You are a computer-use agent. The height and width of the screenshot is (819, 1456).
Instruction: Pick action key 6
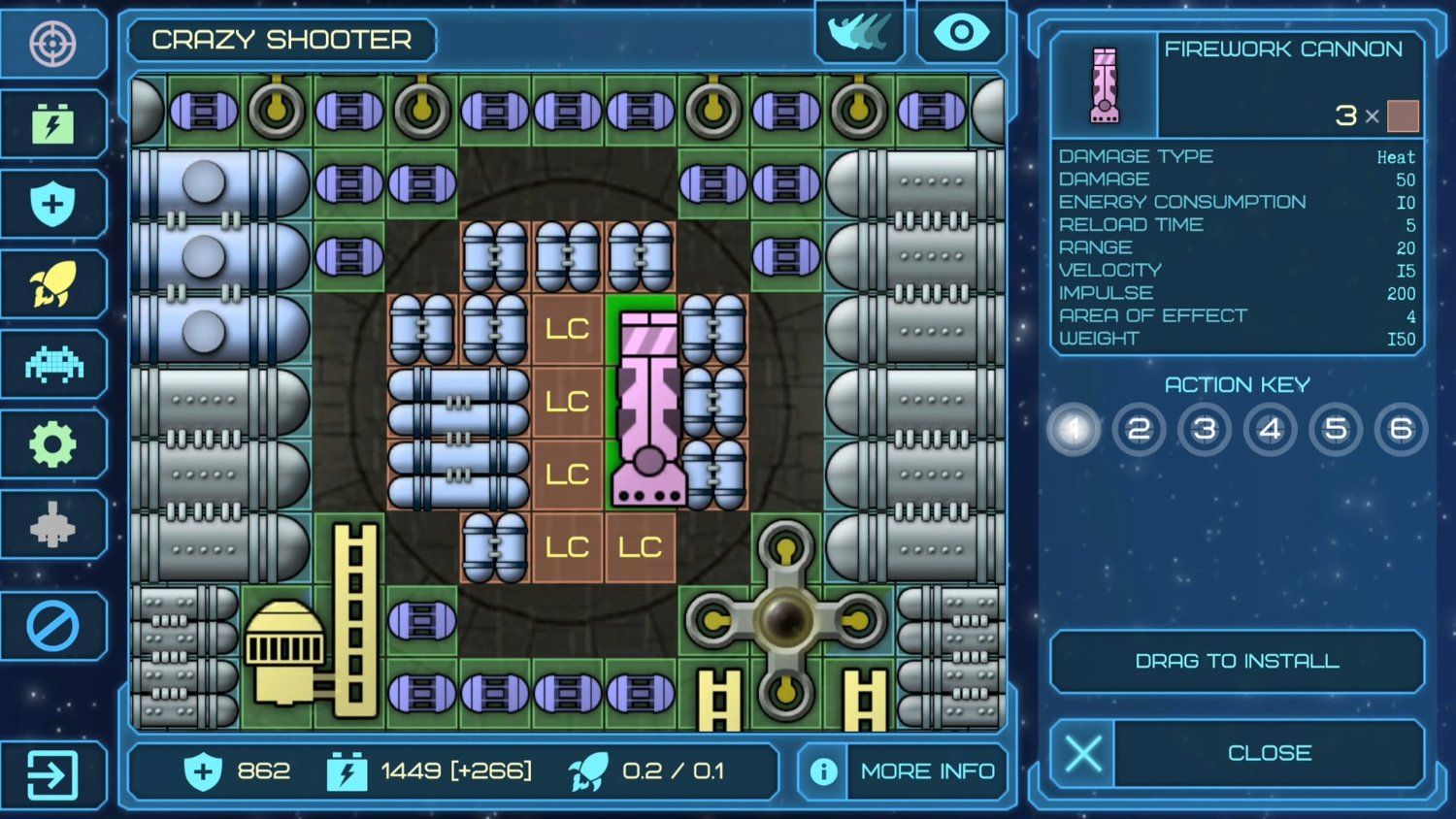[1401, 429]
